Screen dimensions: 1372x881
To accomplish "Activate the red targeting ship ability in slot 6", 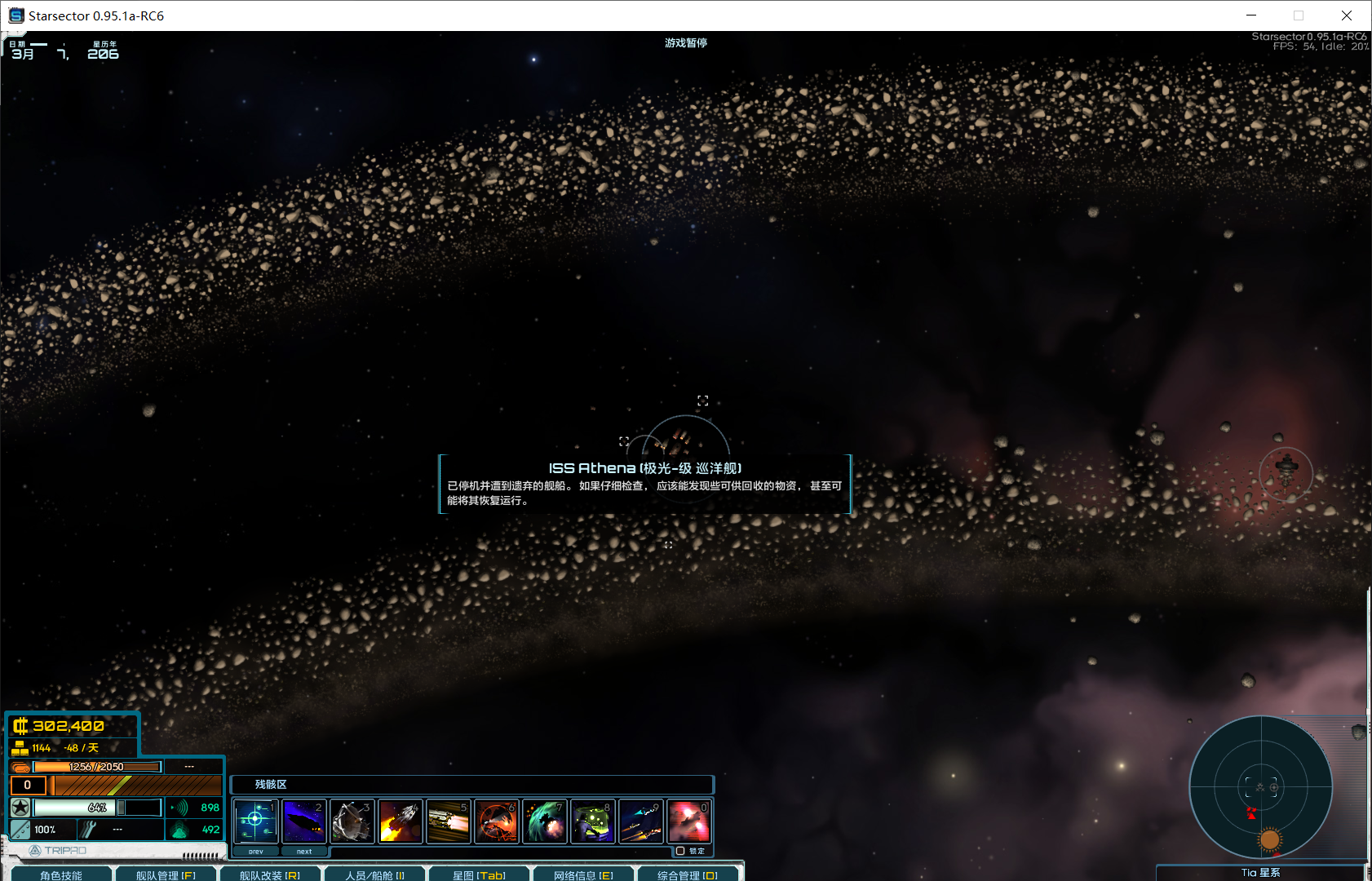I will (x=497, y=821).
